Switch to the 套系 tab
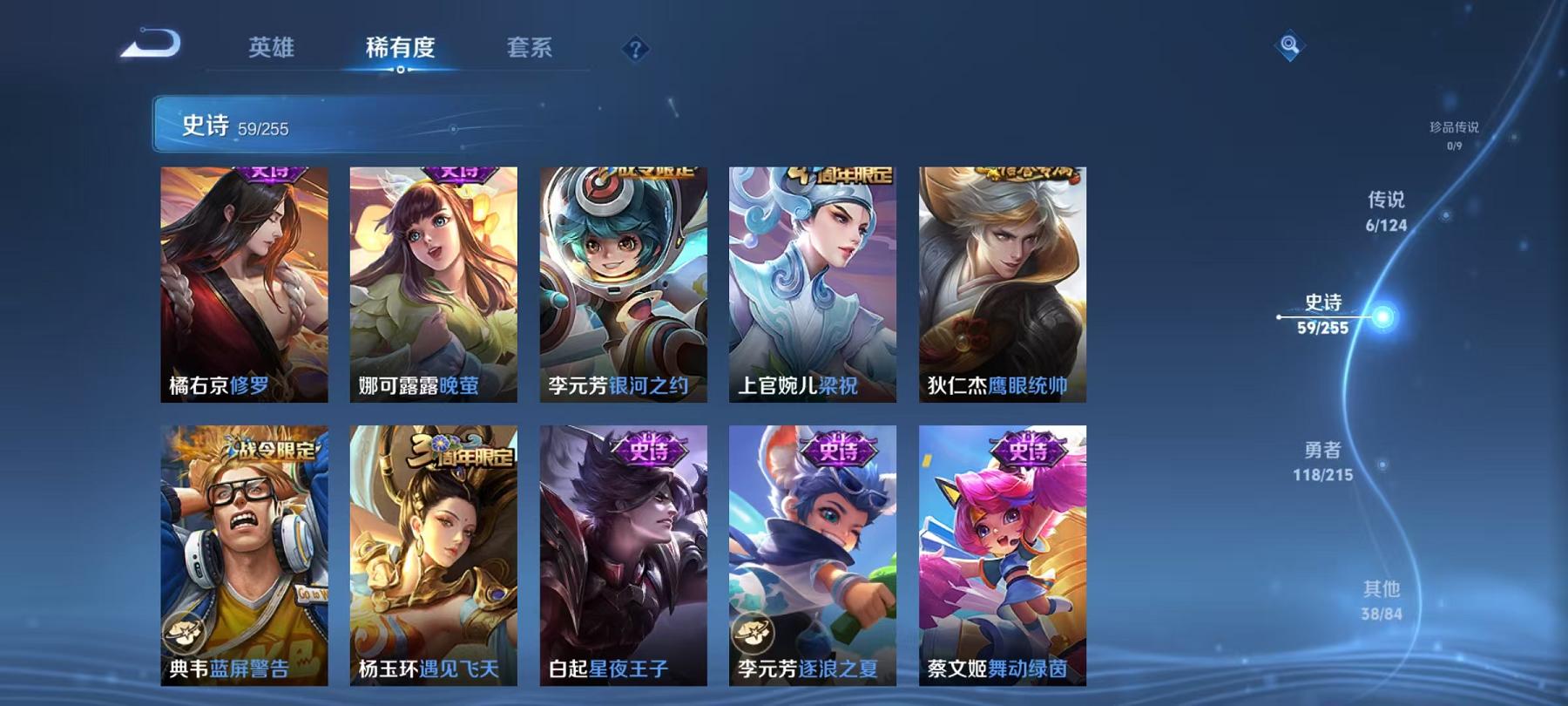This screenshot has width=1568, height=706. (x=531, y=50)
